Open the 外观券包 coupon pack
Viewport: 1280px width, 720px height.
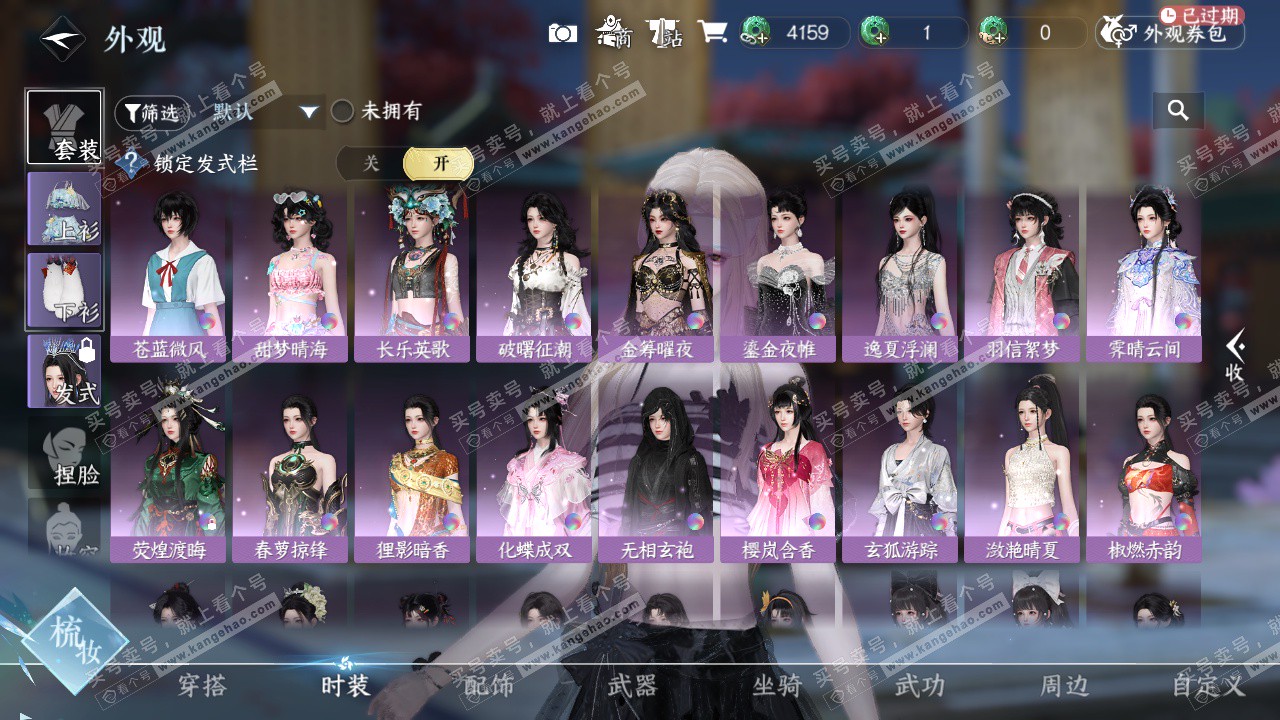click(1170, 33)
